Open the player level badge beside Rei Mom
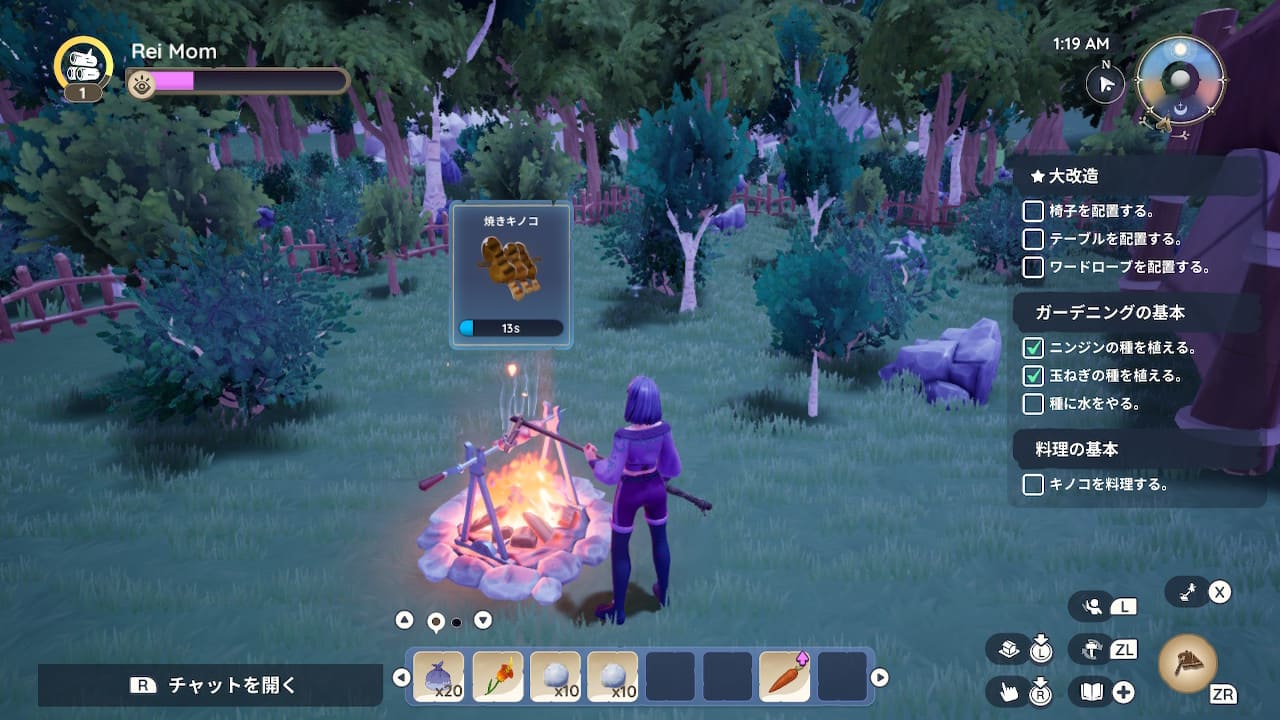This screenshot has width=1280, height=720. pos(83,68)
